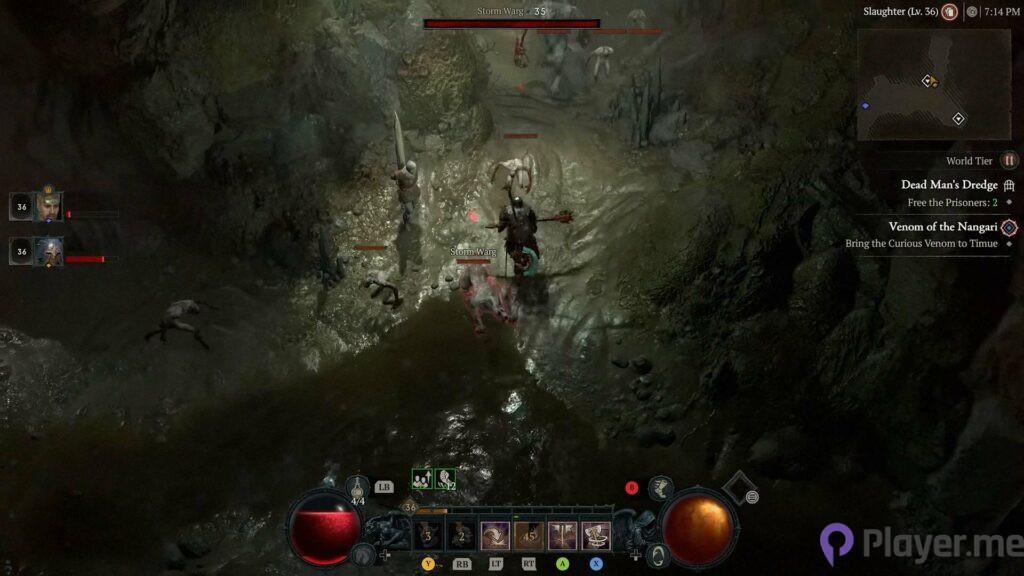Activate the spinning axe skill
Screen dimensions: 1024x576
click(x=597, y=536)
